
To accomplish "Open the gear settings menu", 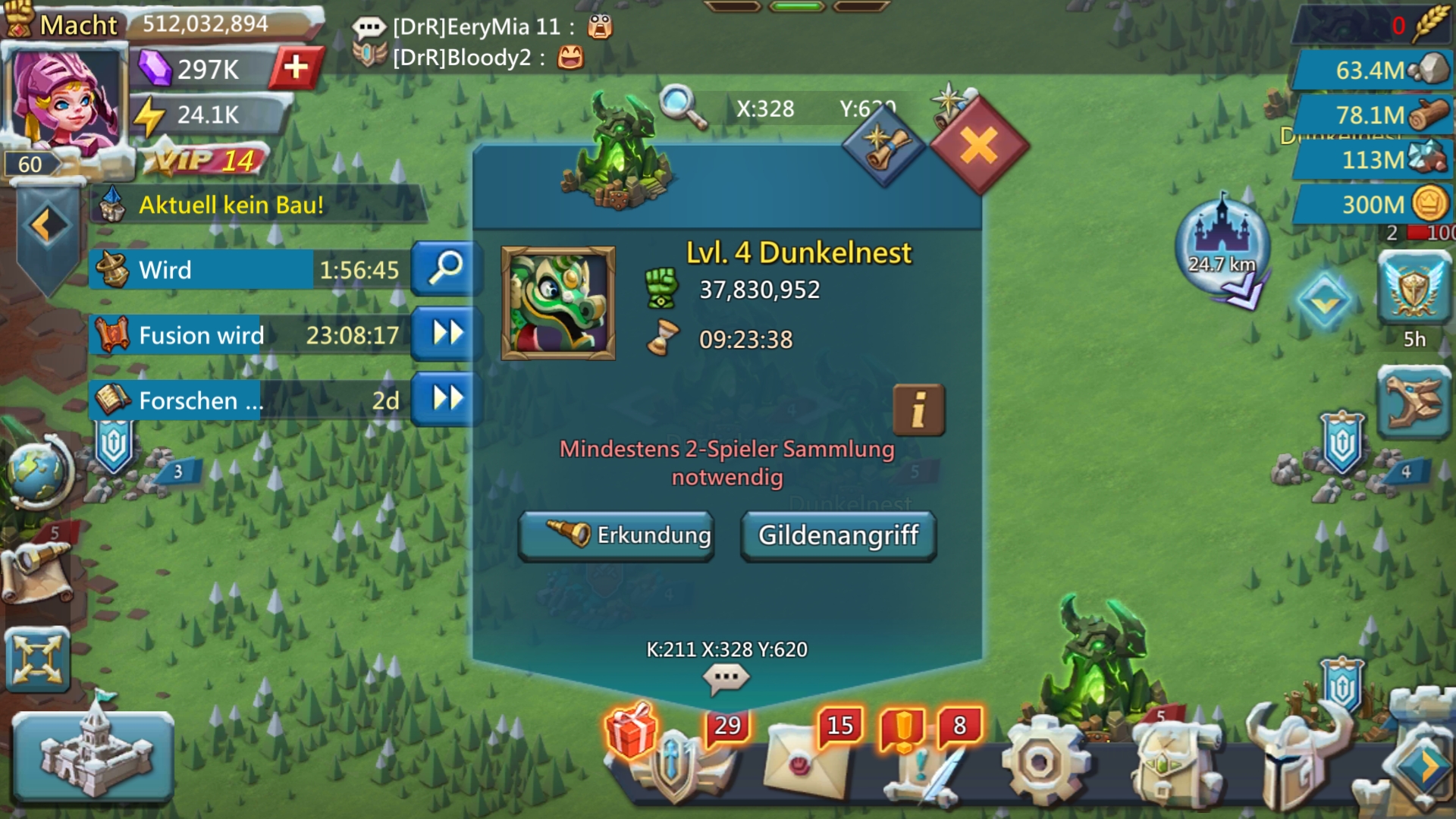I will click(1040, 761).
